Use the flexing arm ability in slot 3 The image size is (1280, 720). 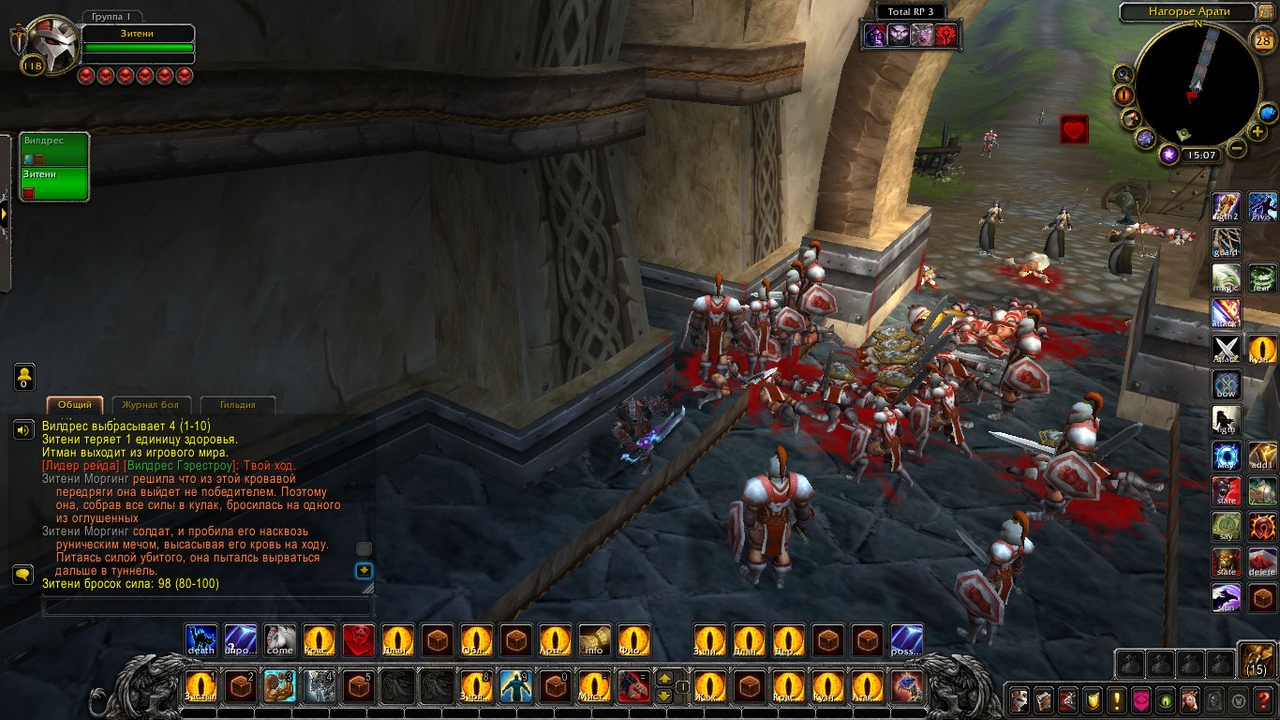tap(279, 686)
